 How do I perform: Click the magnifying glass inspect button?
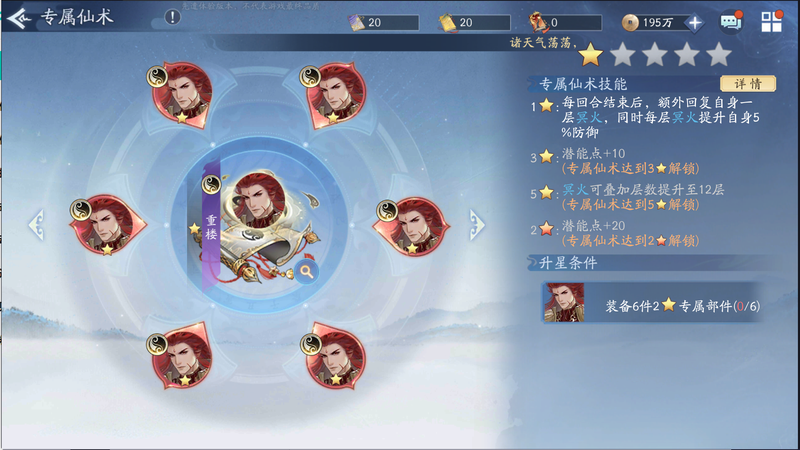pyautogui.click(x=306, y=270)
